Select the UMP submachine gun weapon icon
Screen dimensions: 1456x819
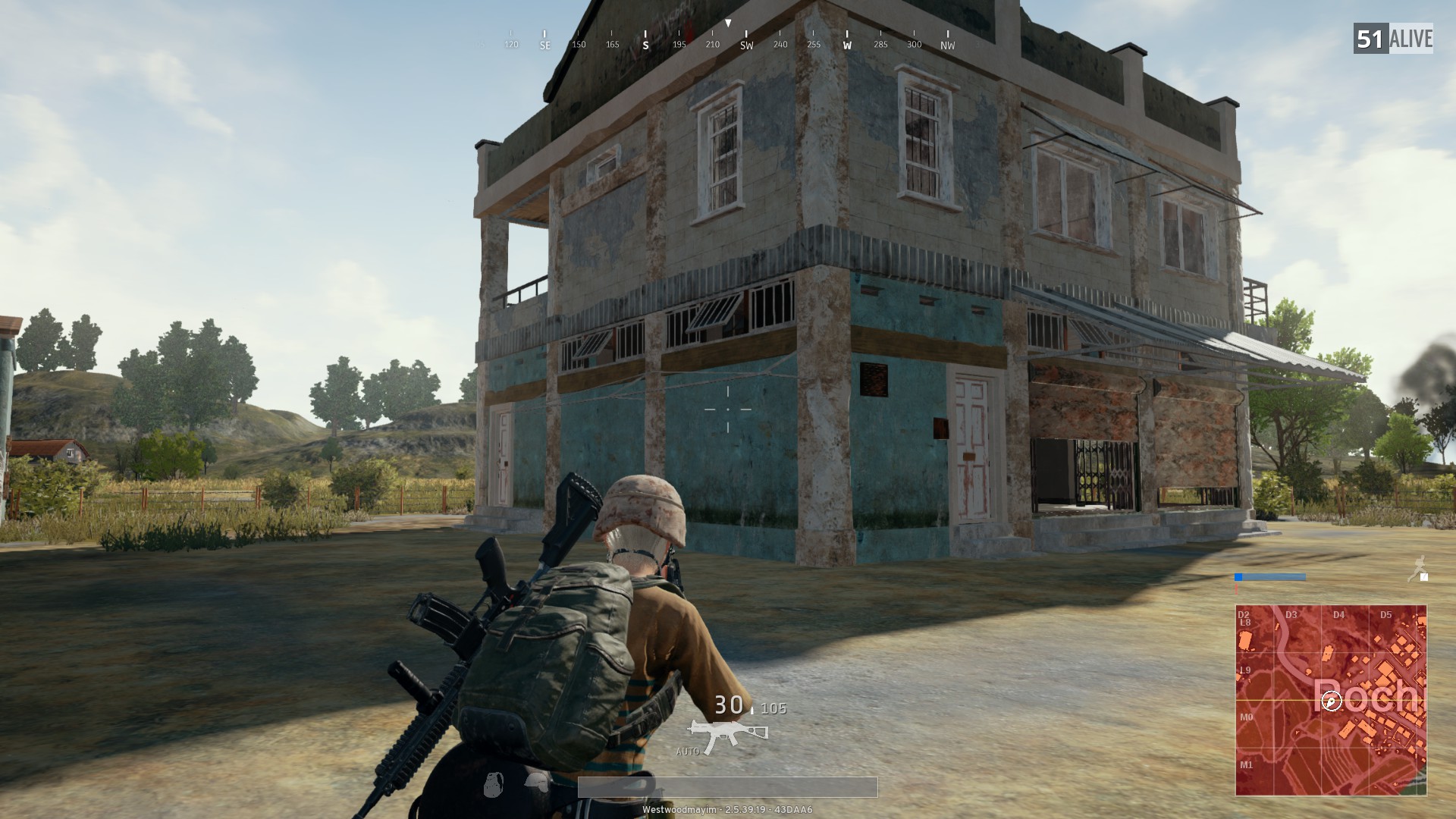click(x=726, y=735)
